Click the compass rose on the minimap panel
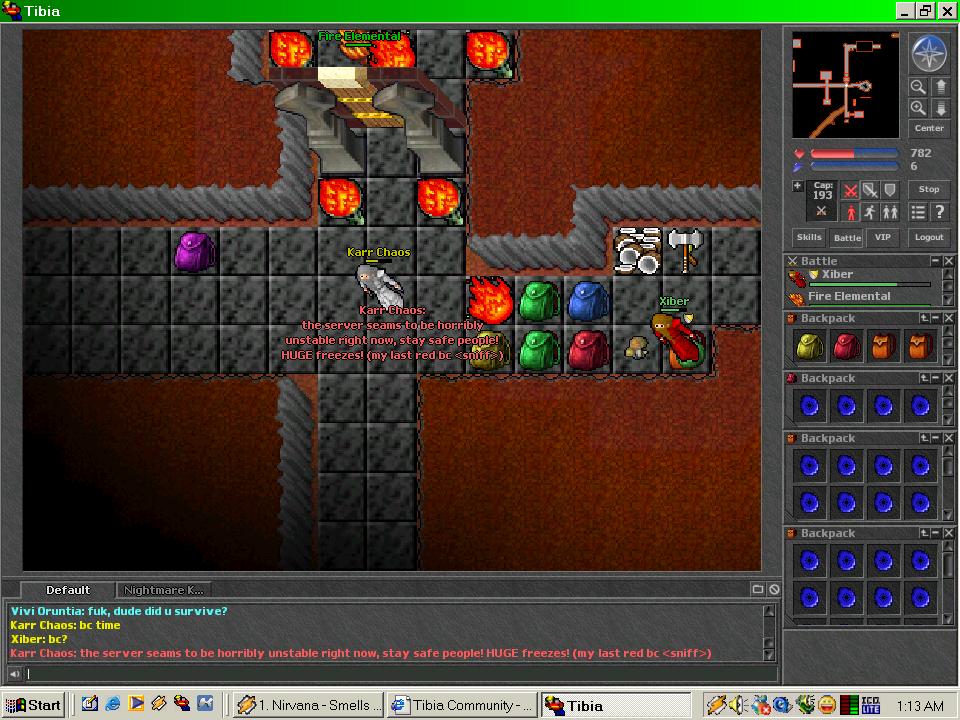The image size is (960, 720). pos(928,54)
